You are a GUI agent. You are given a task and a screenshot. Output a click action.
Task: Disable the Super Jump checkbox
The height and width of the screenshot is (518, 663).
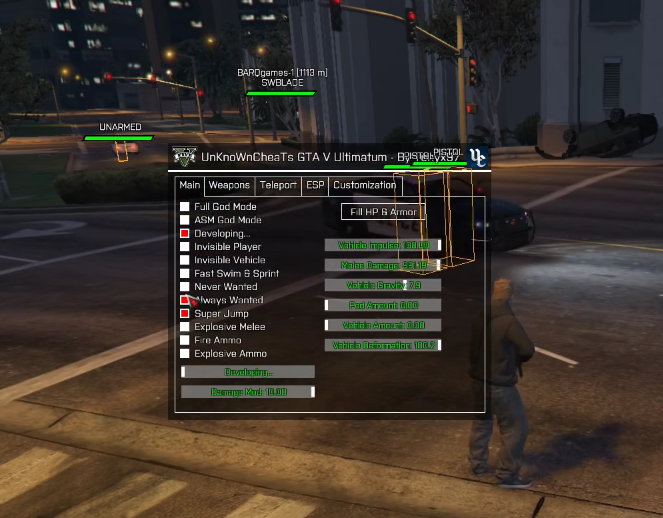point(185,314)
